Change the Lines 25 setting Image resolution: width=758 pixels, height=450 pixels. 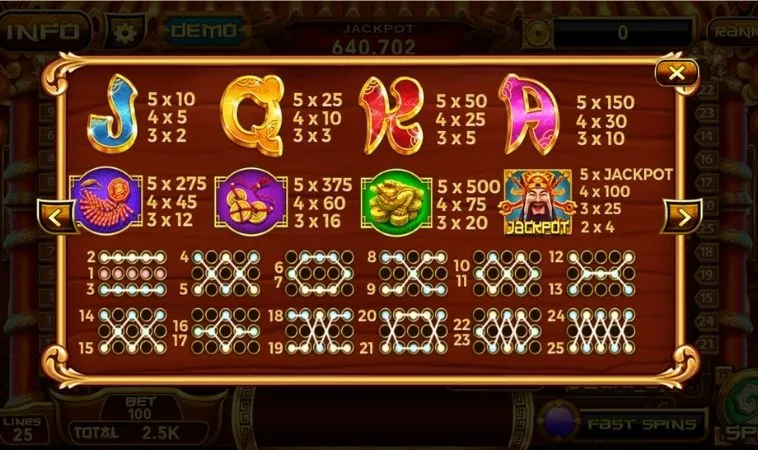(x=21, y=429)
